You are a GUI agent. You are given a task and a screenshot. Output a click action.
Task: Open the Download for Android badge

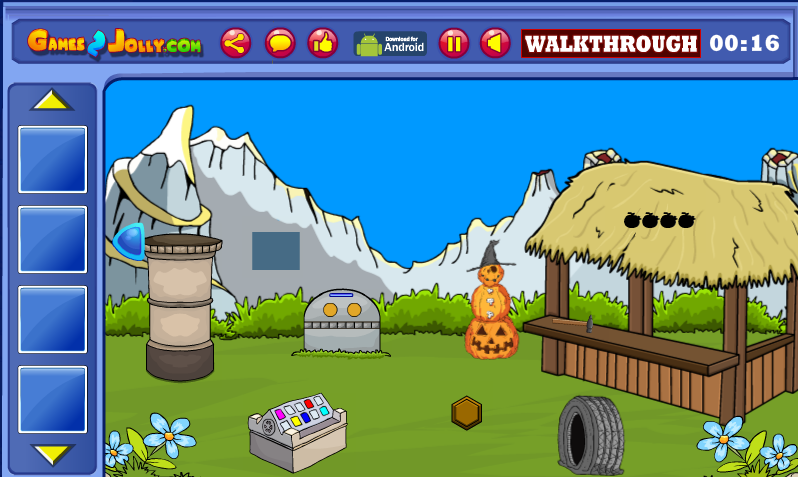tap(390, 43)
